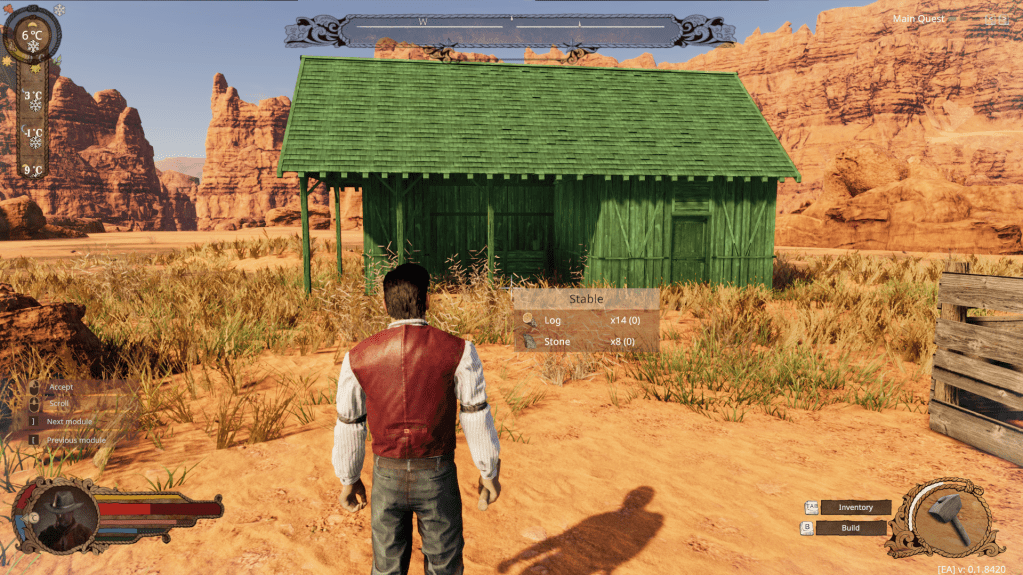Choose the Log resource row
Viewport: 1023px width, 575px height.
[585, 321]
